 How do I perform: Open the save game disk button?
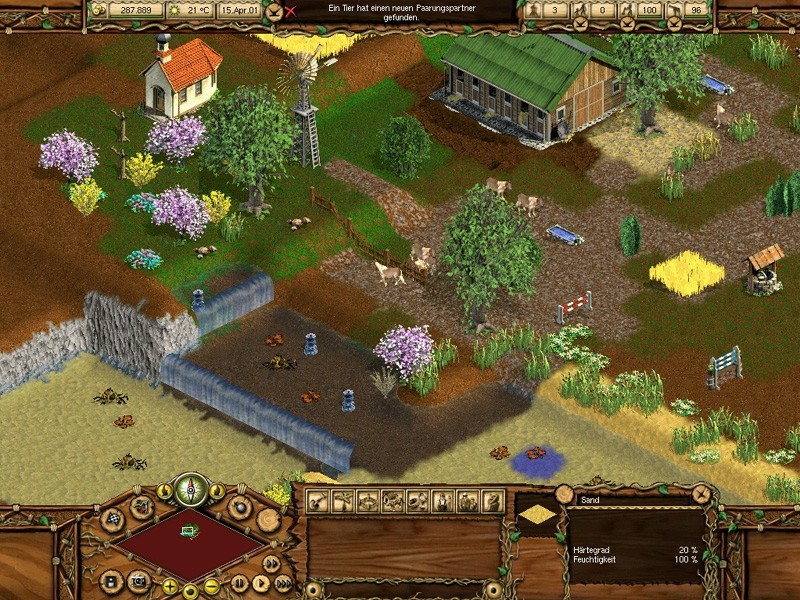click(x=111, y=580)
